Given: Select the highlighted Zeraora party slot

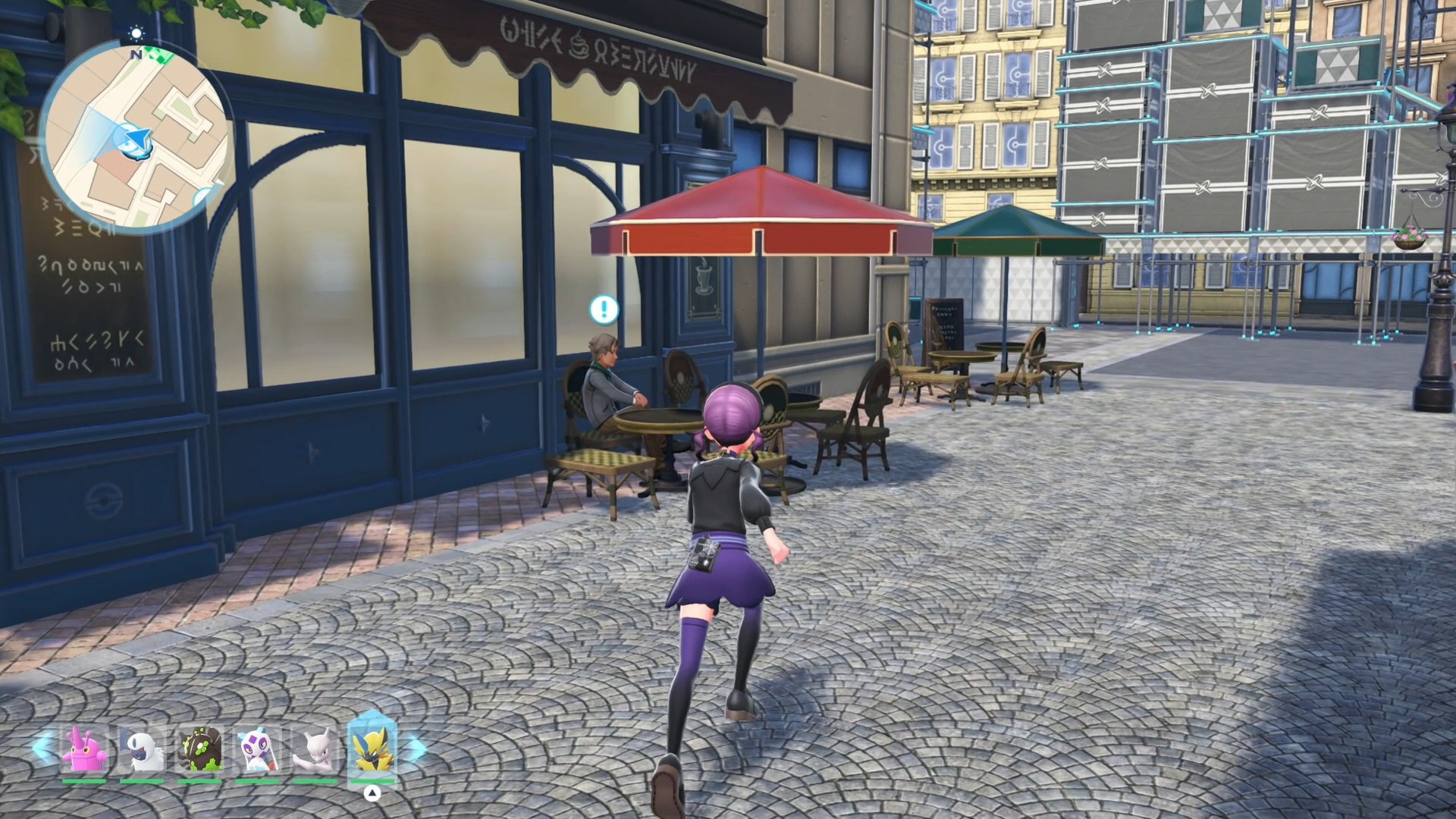Looking at the screenshot, I should pyautogui.click(x=372, y=749).
